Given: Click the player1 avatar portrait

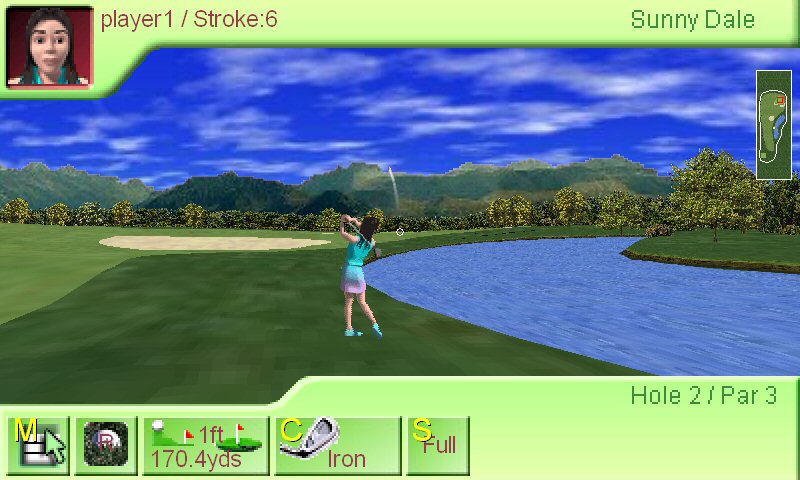Looking at the screenshot, I should (49, 46).
